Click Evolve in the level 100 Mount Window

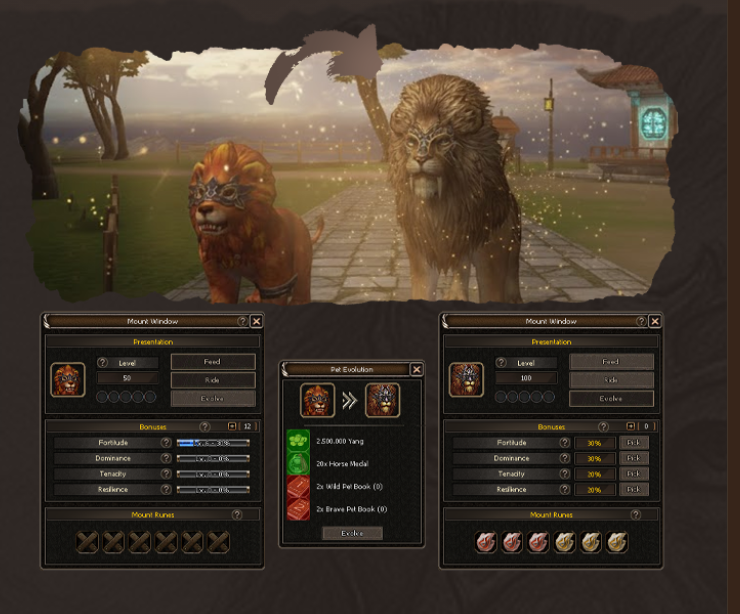[611, 398]
